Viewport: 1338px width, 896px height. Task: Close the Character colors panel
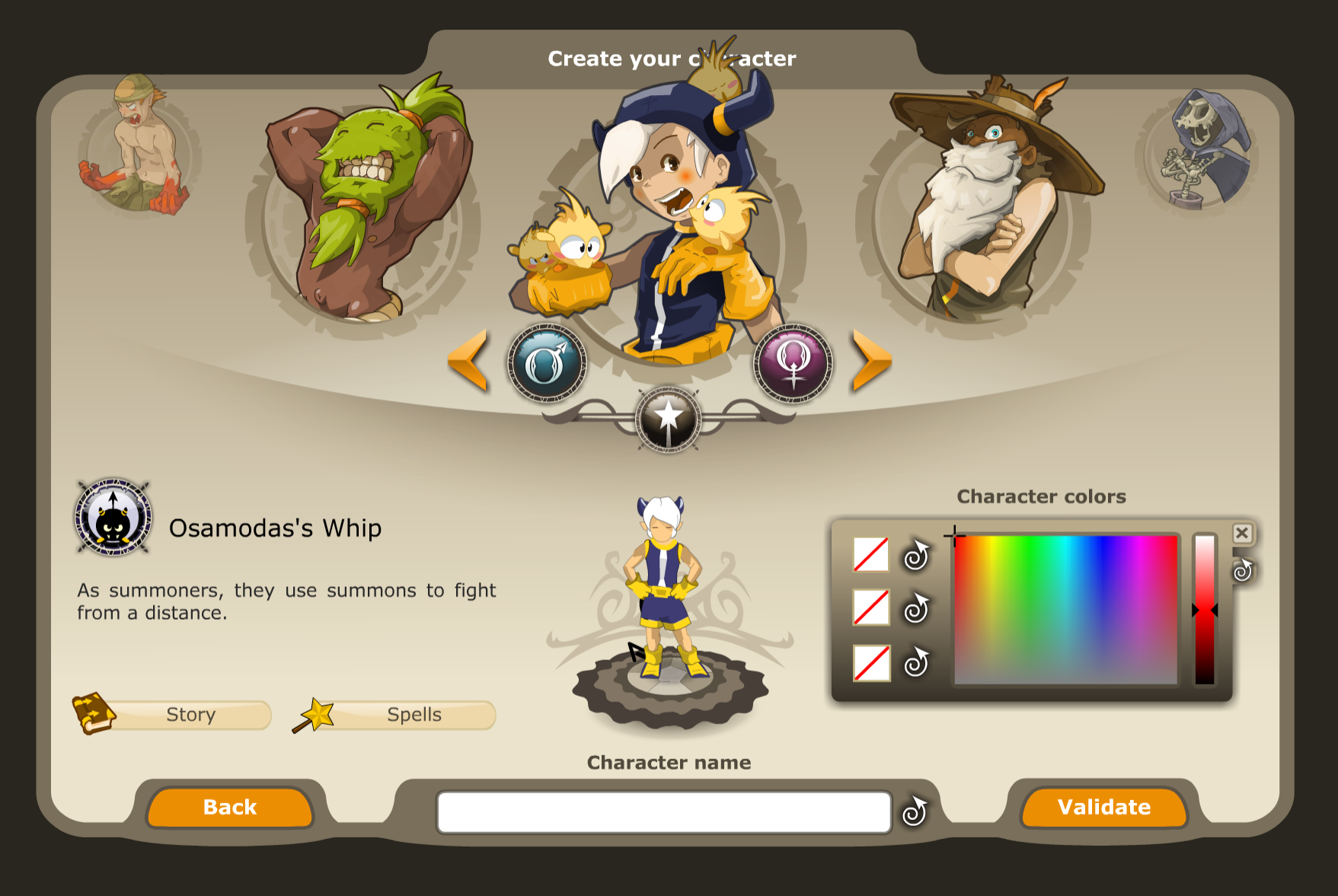tap(1242, 533)
